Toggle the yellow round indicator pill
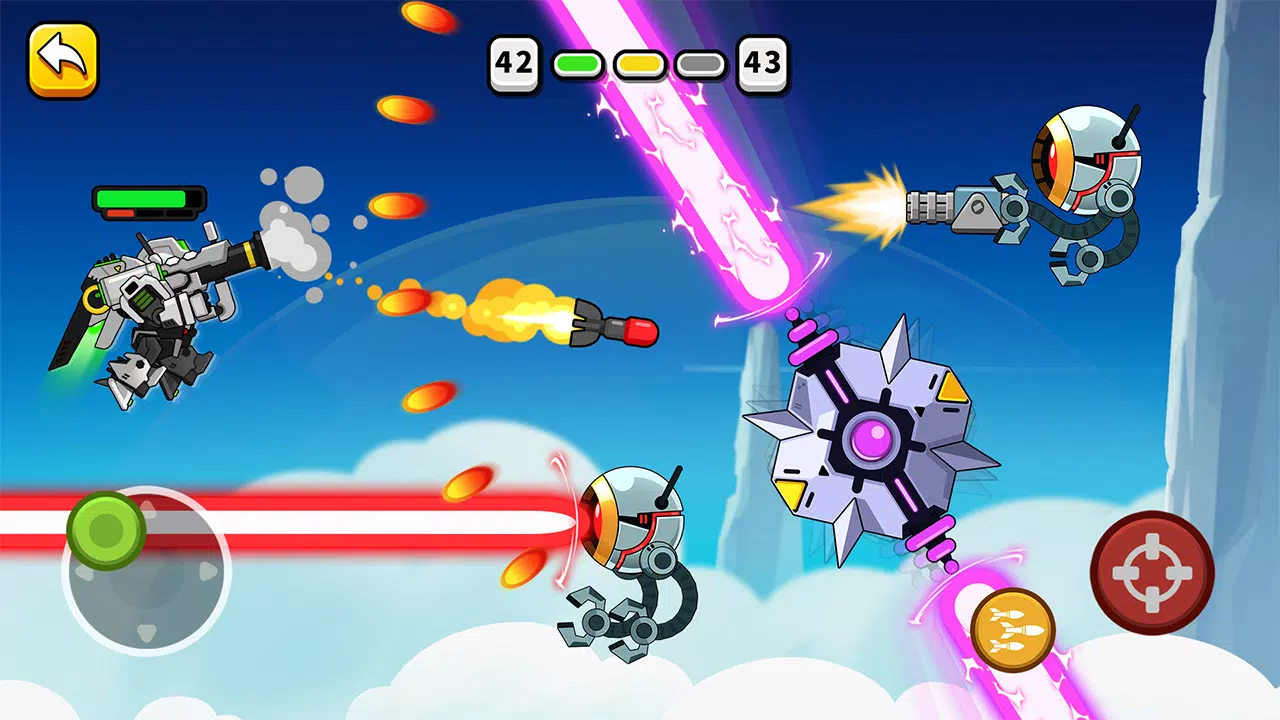Viewport: 1280px width, 720px height. pos(640,62)
